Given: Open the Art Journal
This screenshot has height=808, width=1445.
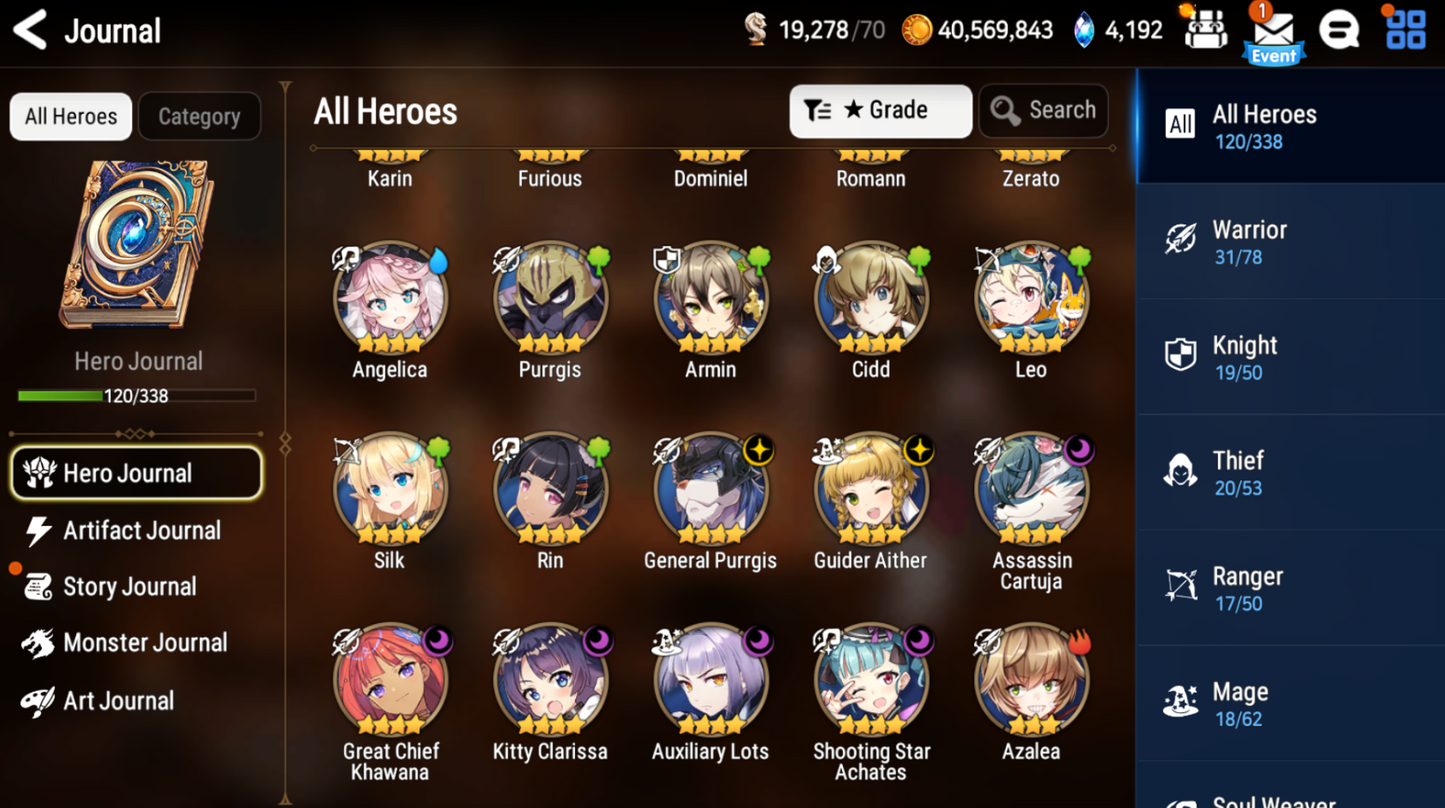Looking at the screenshot, I should 117,701.
